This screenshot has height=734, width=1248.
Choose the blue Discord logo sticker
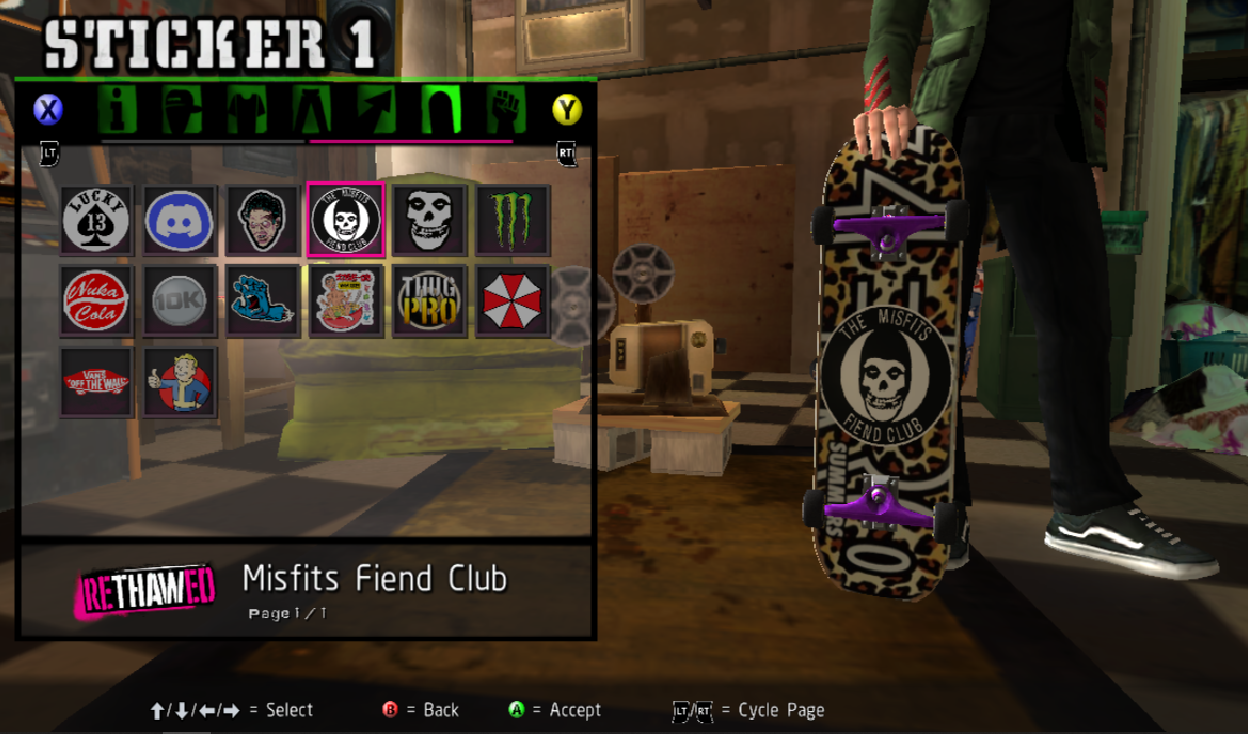pyautogui.click(x=180, y=220)
